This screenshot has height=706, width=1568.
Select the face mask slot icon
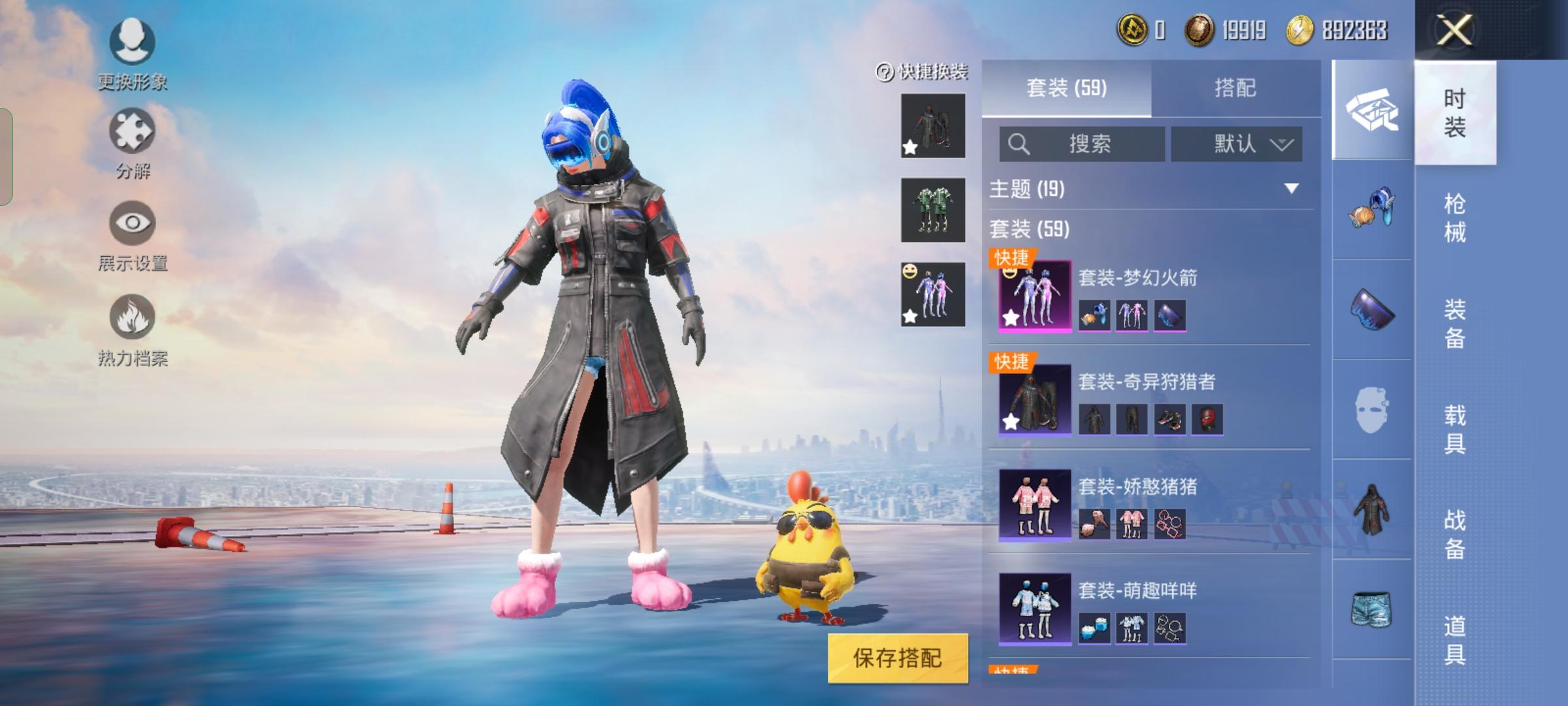1371,410
